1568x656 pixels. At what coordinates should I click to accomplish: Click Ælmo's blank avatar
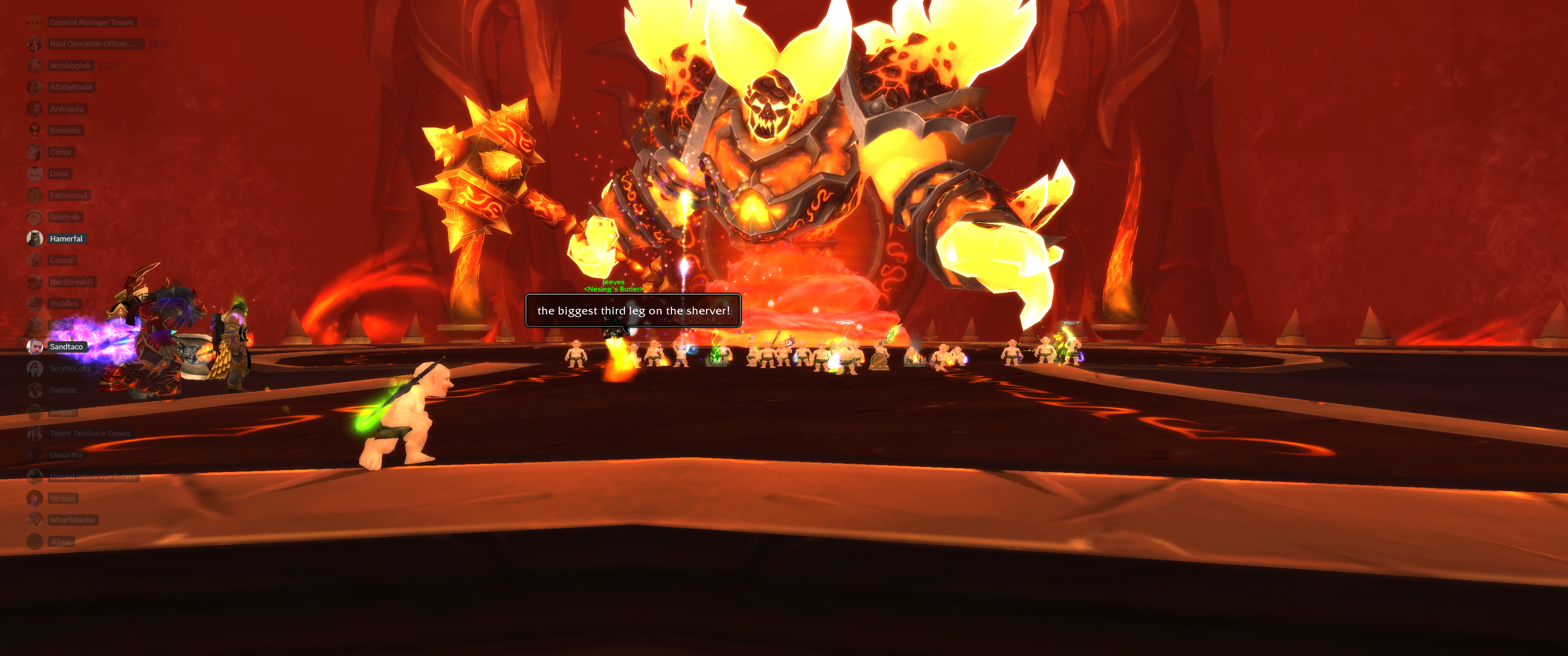coord(35,541)
